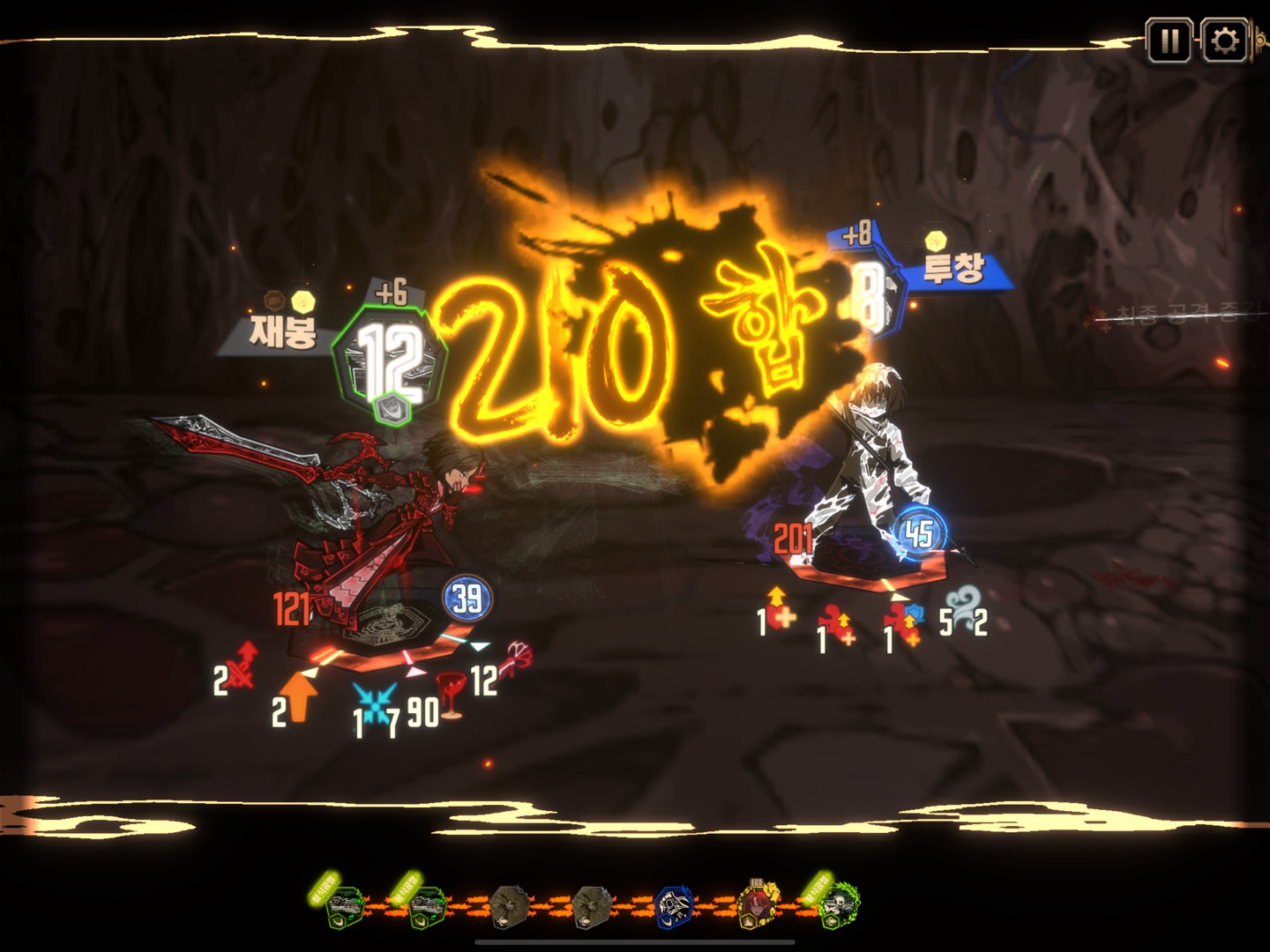The height and width of the screenshot is (952, 1270).
Task: Select the blue skill icon in the chain
Action: pyautogui.click(x=675, y=906)
